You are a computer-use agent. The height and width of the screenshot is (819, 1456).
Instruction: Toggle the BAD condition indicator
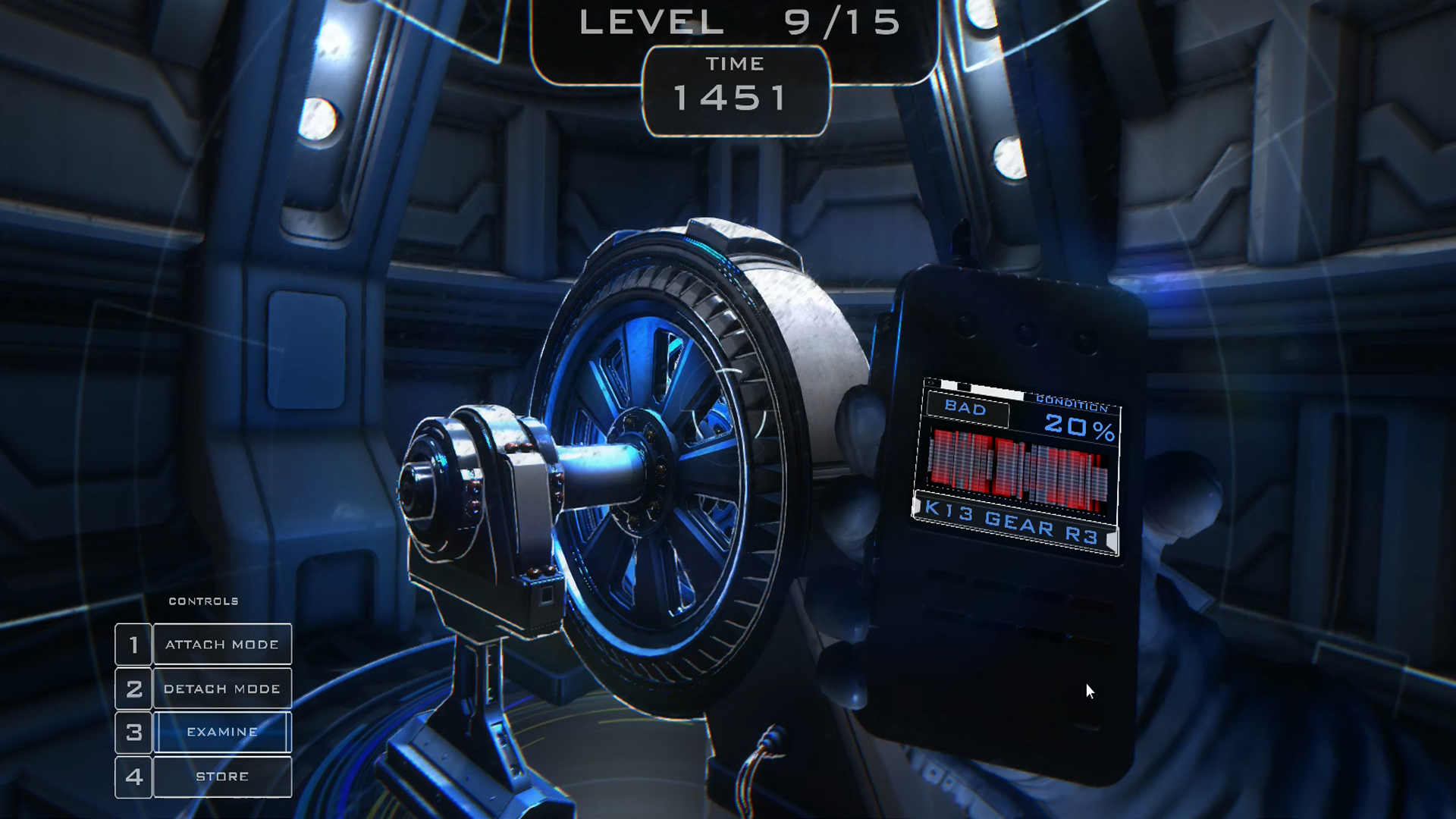967,409
